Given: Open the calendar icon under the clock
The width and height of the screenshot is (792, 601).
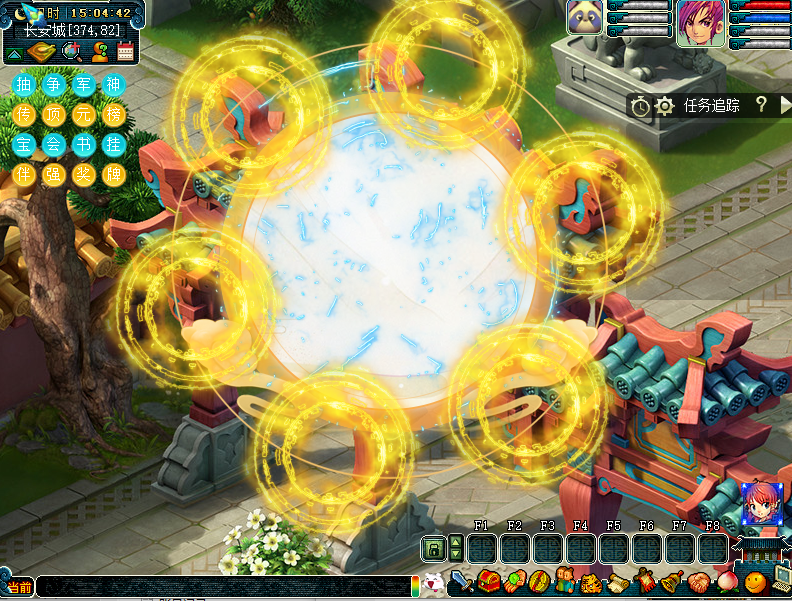Looking at the screenshot, I should [126, 52].
